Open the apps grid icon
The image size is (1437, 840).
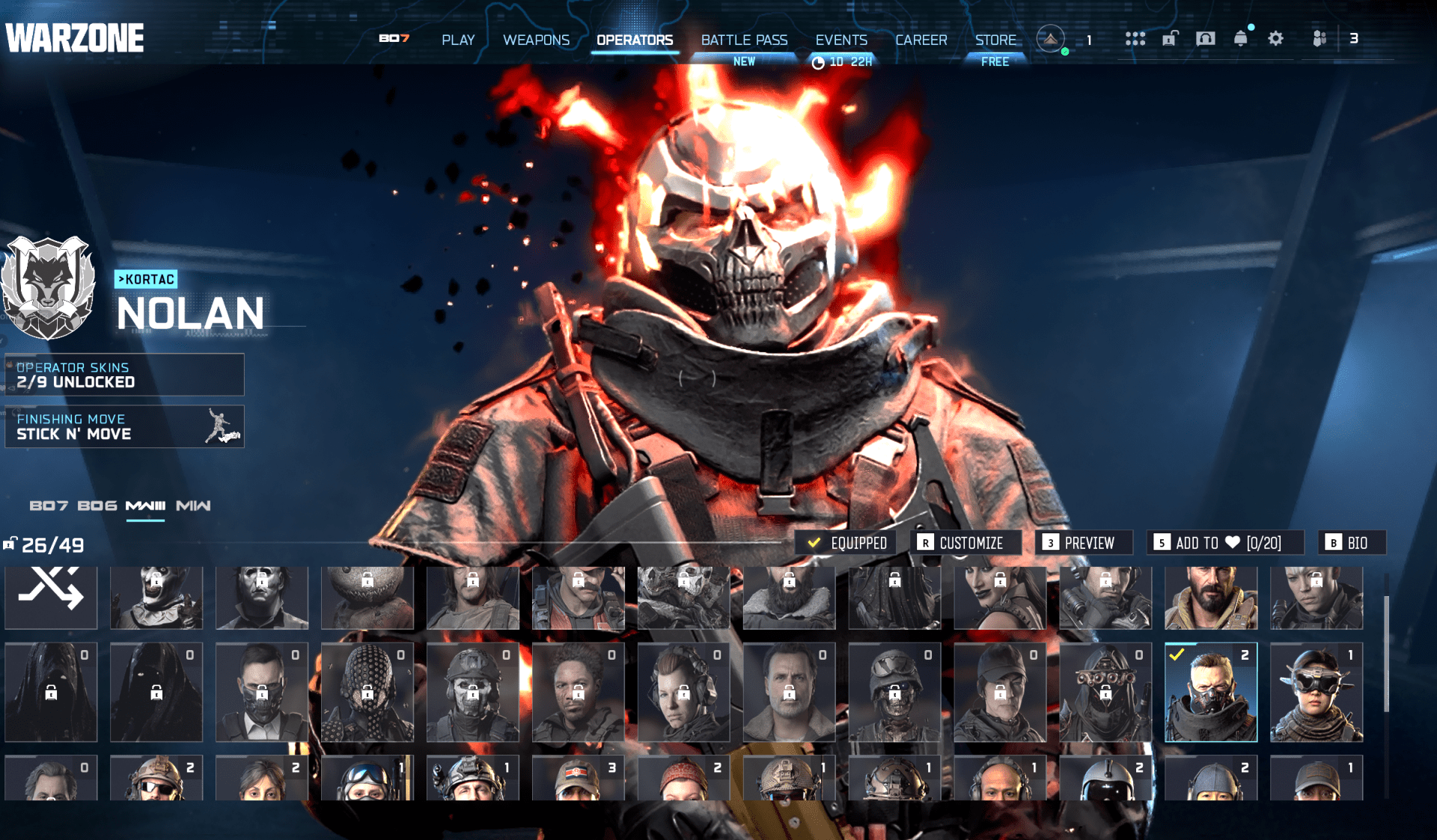(1136, 37)
